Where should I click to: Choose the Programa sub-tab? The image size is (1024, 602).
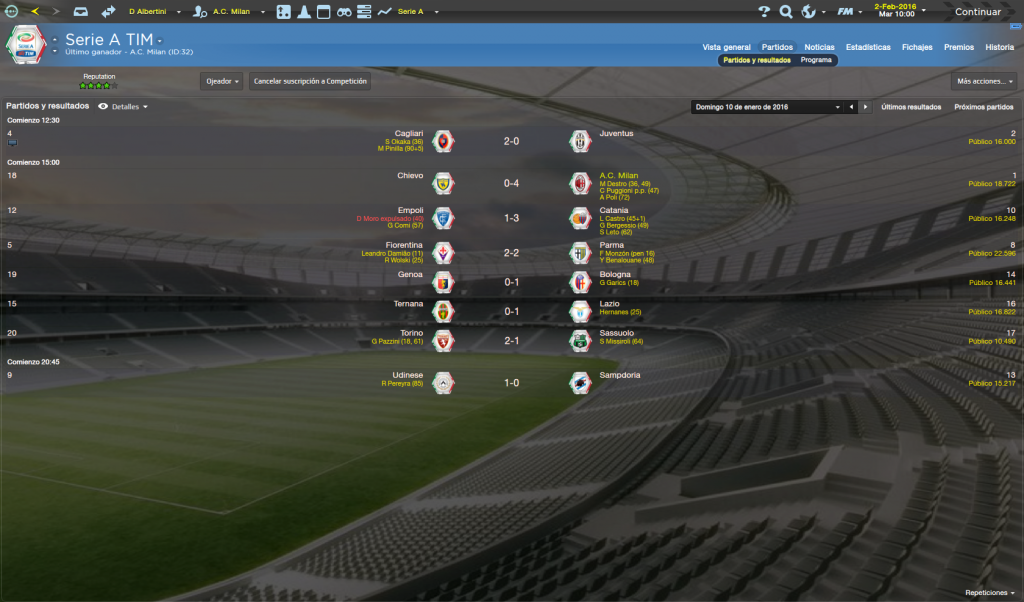pyautogui.click(x=817, y=60)
